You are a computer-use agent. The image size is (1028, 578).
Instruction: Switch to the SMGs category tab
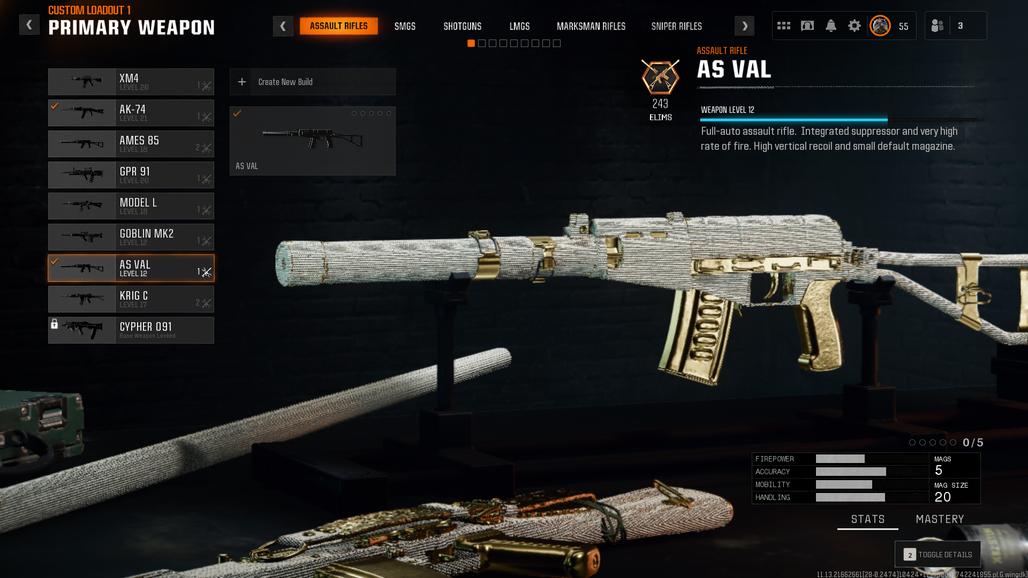405,26
